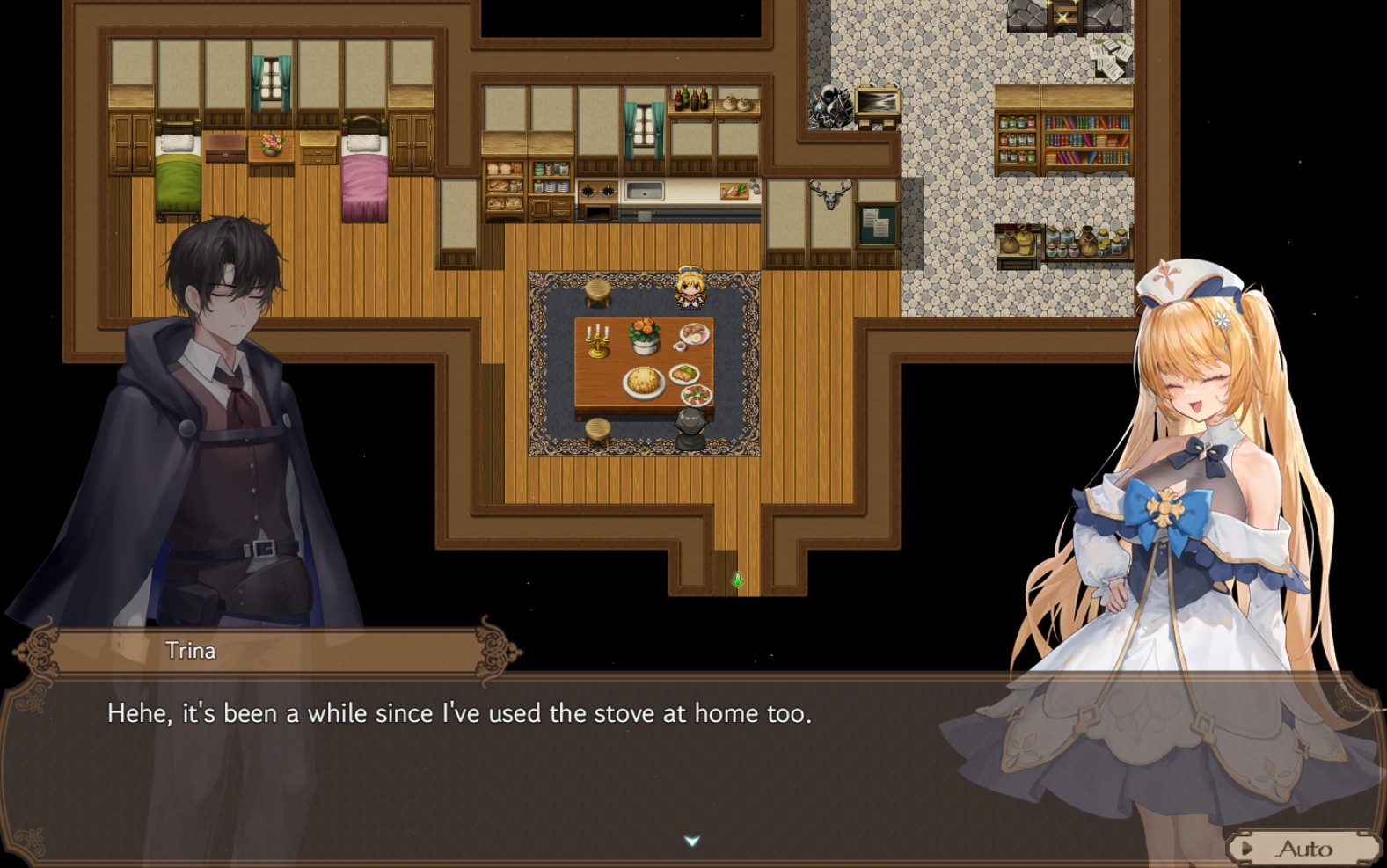Screen dimensions: 1387x868
Task: Click the advance-dialogue arrow indicator
Action: pyautogui.click(x=693, y=840)
